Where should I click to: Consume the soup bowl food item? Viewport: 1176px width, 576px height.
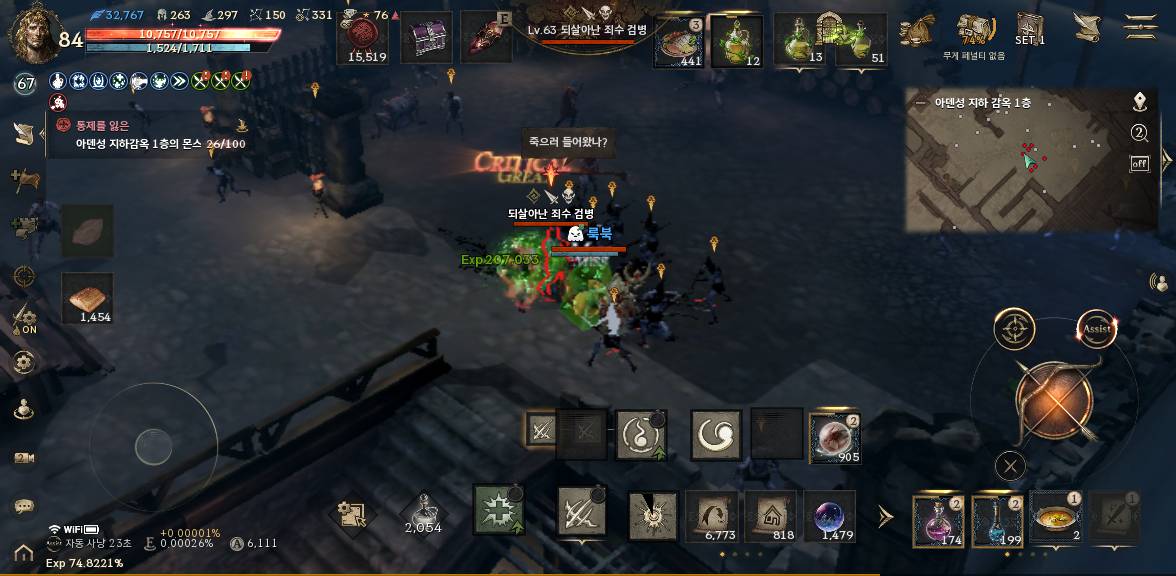1055,519
